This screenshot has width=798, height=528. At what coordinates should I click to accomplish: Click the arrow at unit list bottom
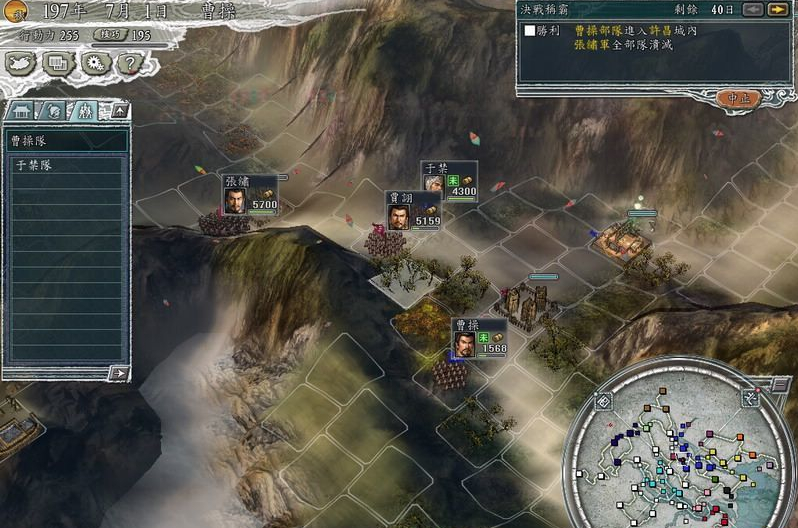[x=119, y=373]
